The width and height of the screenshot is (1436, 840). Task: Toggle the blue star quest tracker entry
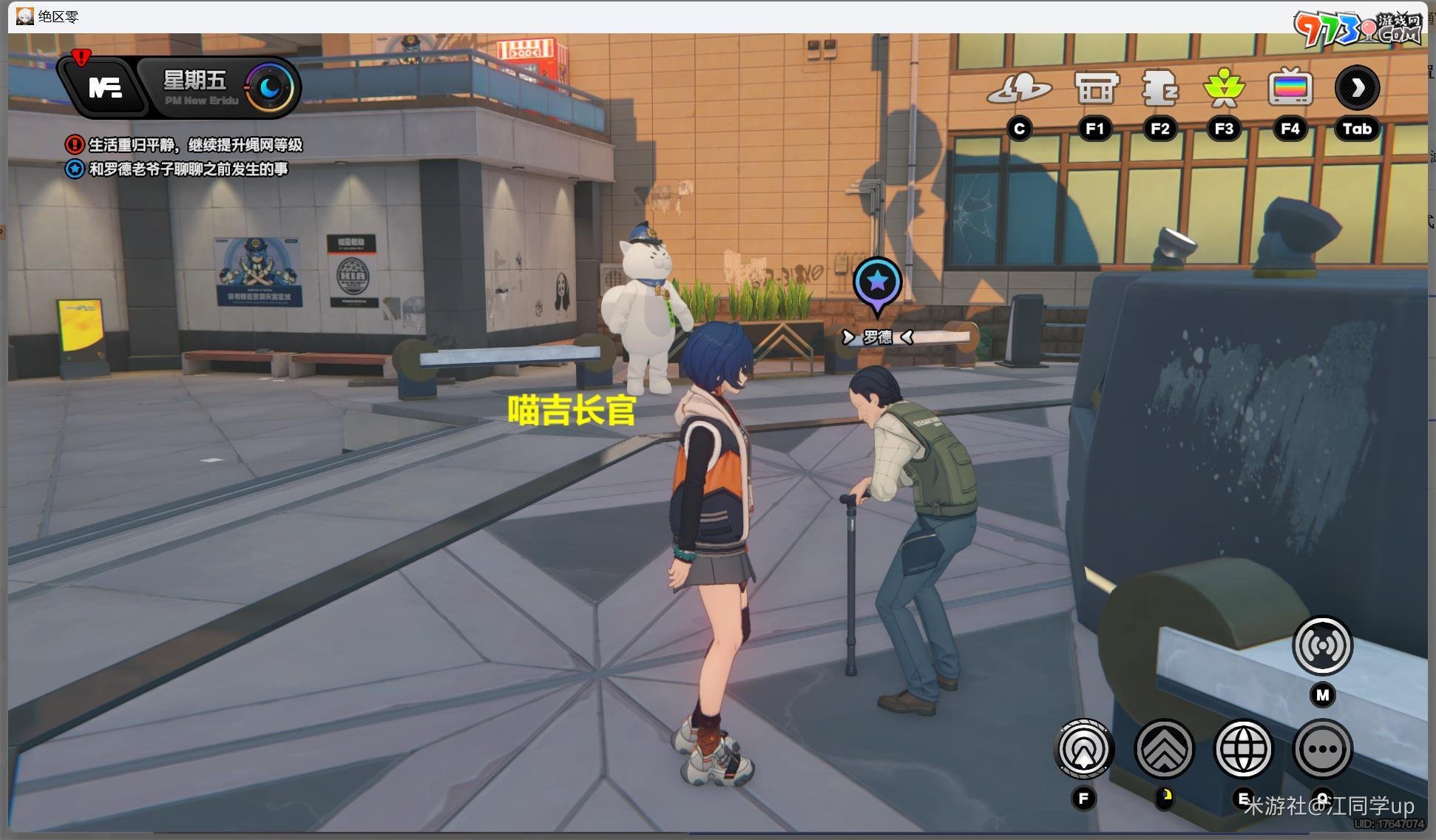pyautogui.click(x=74, y=169)
